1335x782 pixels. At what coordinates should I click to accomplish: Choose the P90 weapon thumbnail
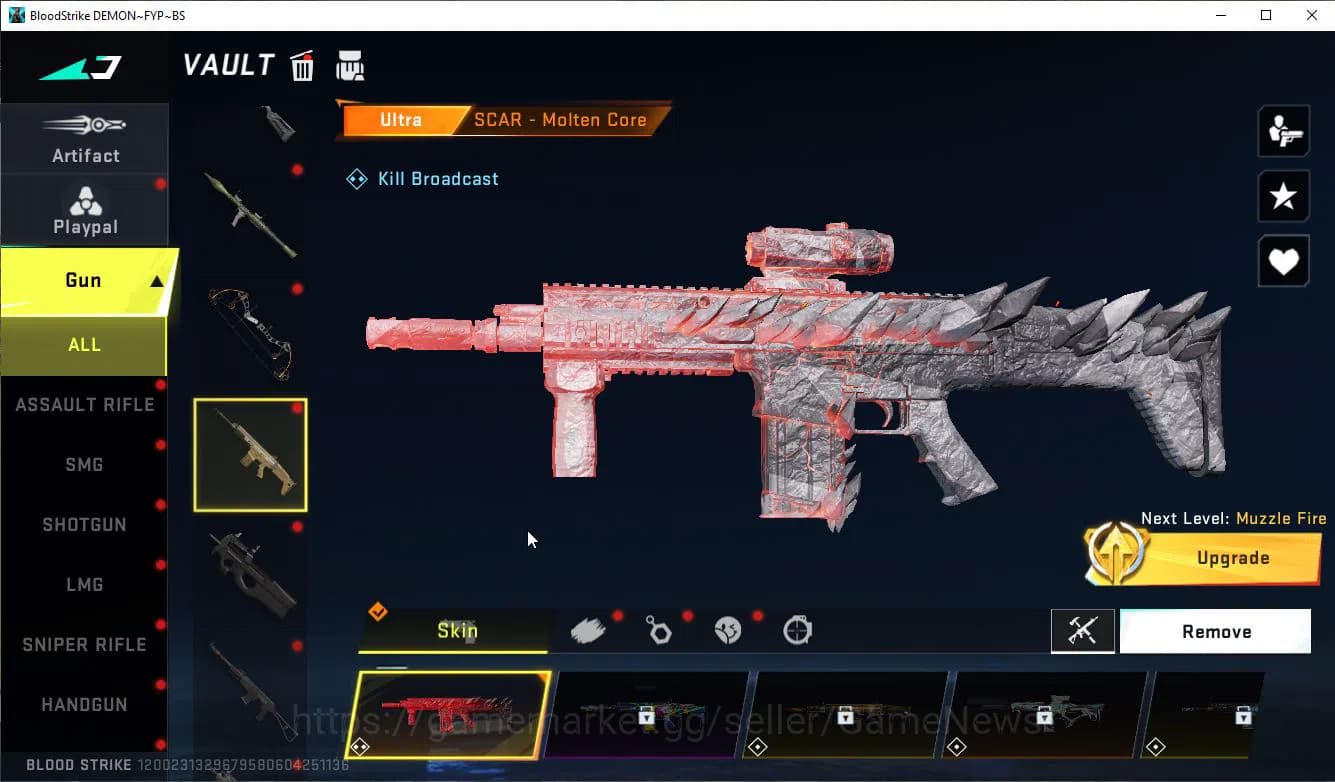(250, 573)
